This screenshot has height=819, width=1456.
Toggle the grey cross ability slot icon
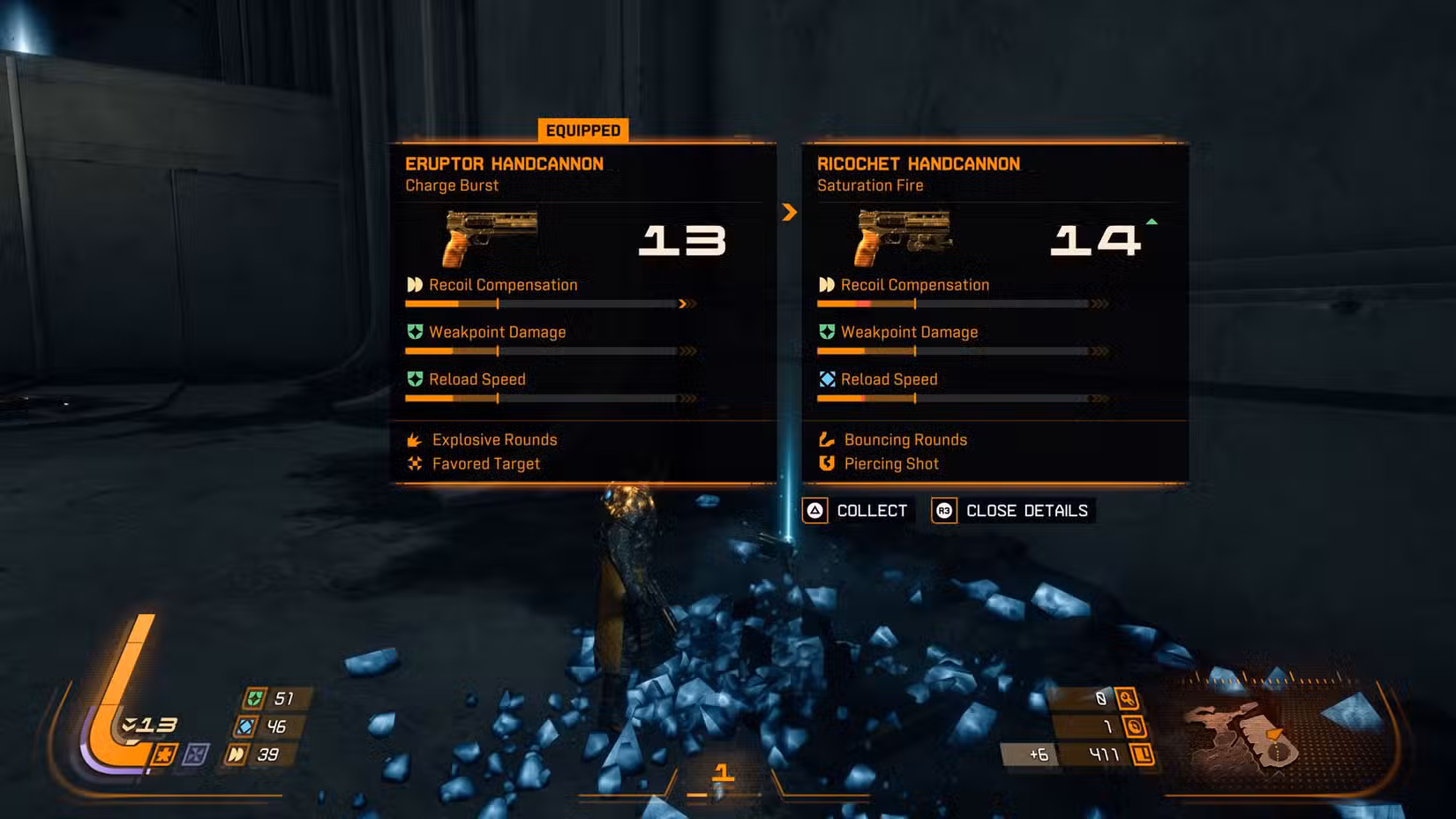[194, 754]
